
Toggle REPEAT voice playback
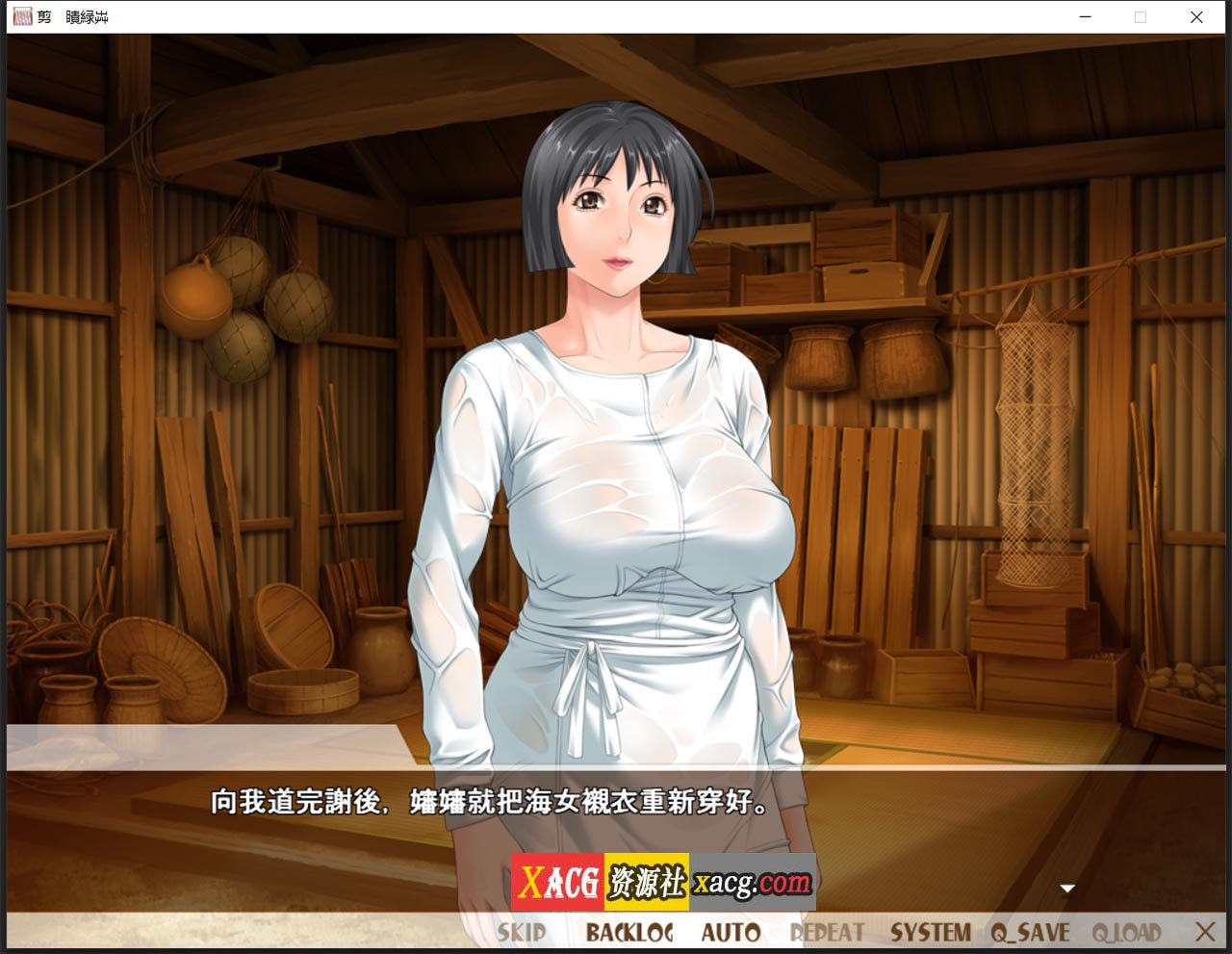click(x=826, y=932)
